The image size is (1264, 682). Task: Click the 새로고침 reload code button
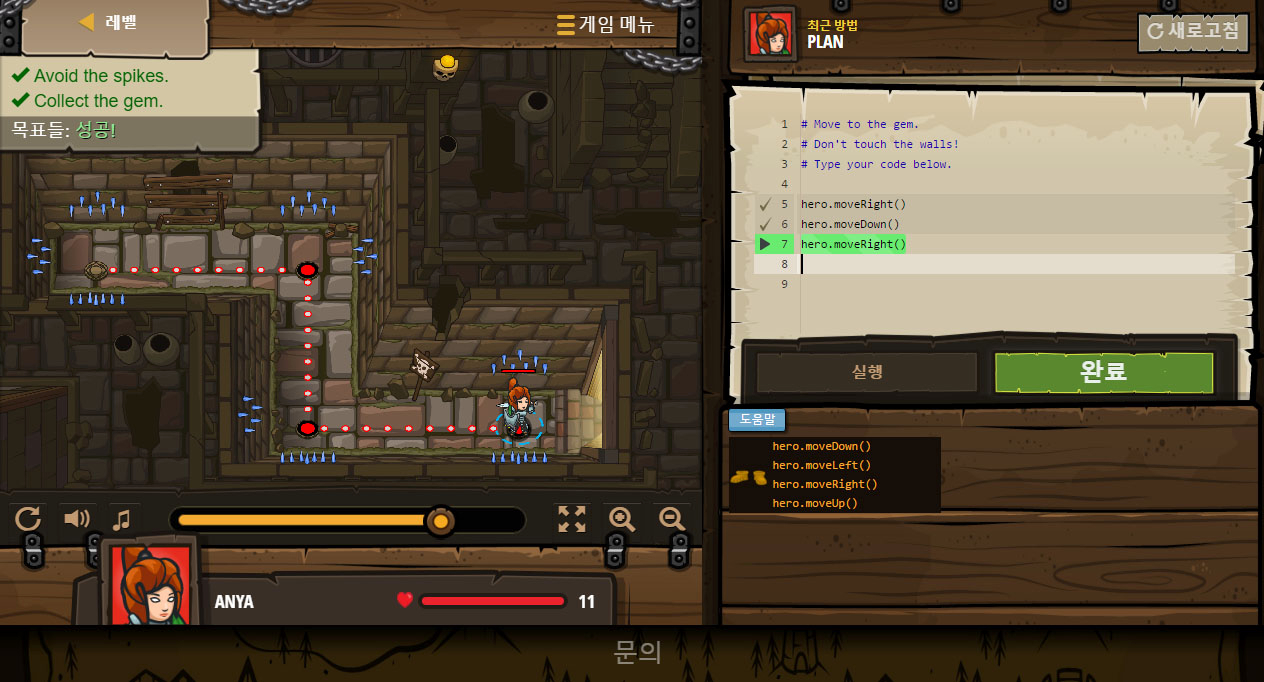[x=1193, y=31]
